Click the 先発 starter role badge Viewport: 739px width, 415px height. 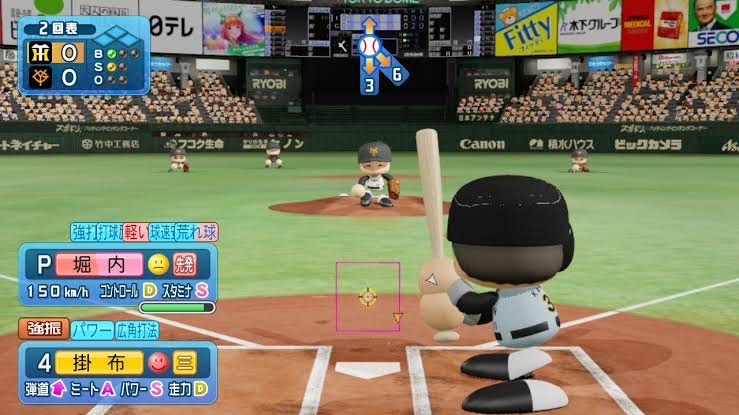pos(186,265)
